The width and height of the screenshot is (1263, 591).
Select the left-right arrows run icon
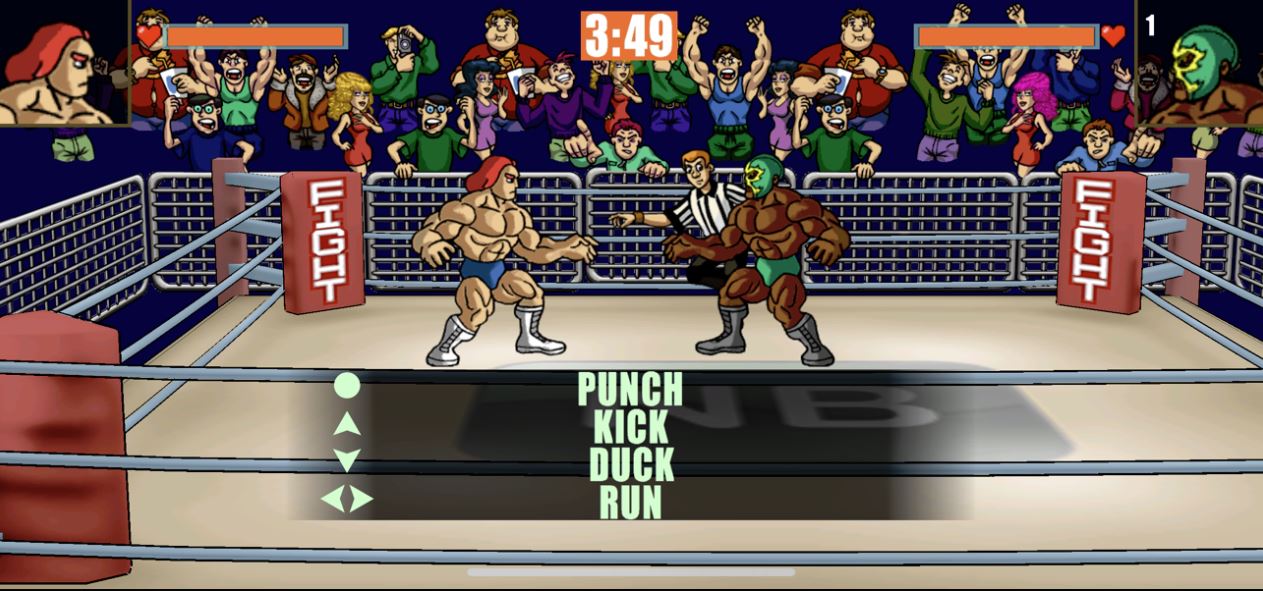click(x=346, y=498)
